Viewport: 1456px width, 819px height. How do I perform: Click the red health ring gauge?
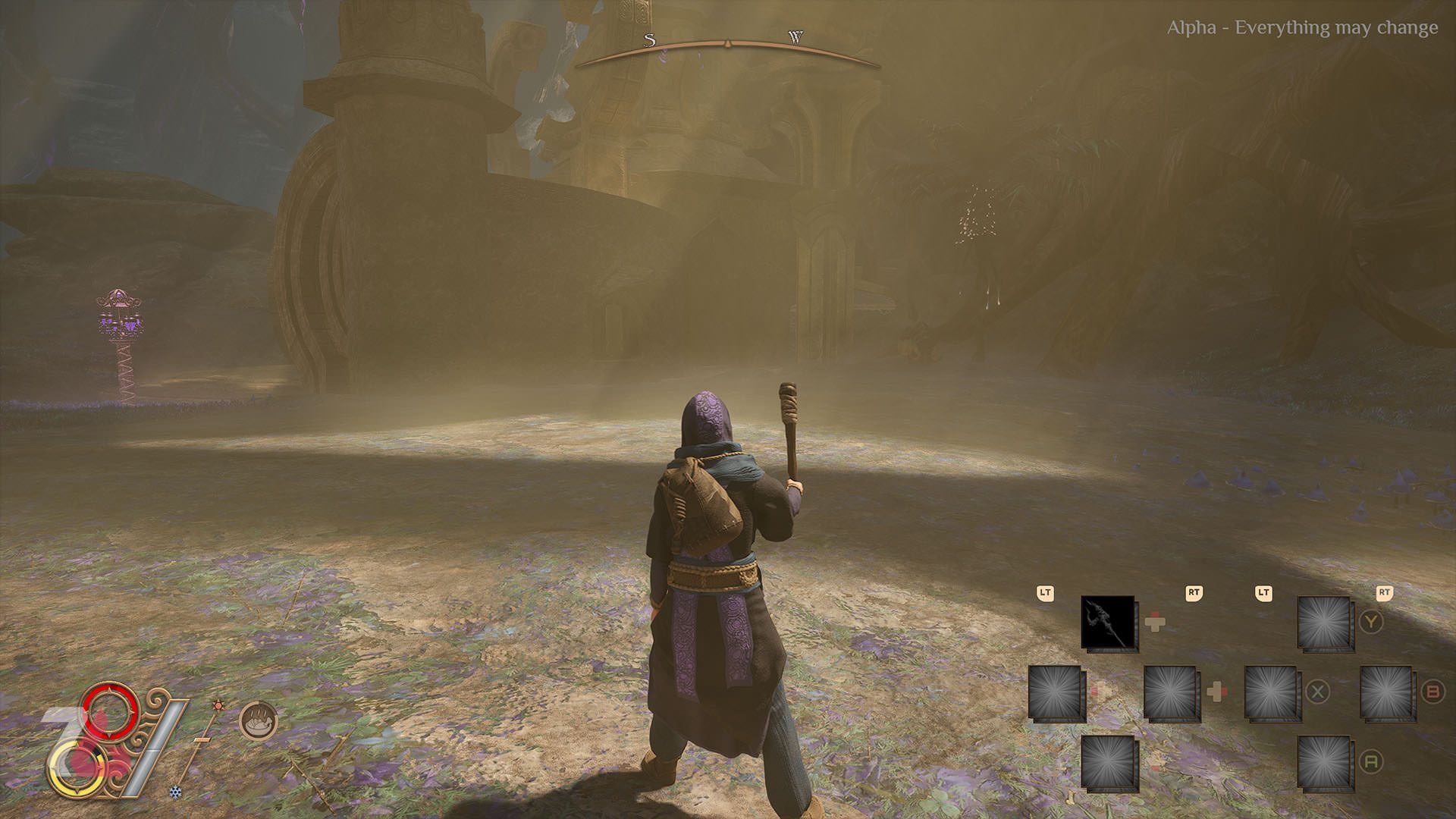click(x=108, y=711)
